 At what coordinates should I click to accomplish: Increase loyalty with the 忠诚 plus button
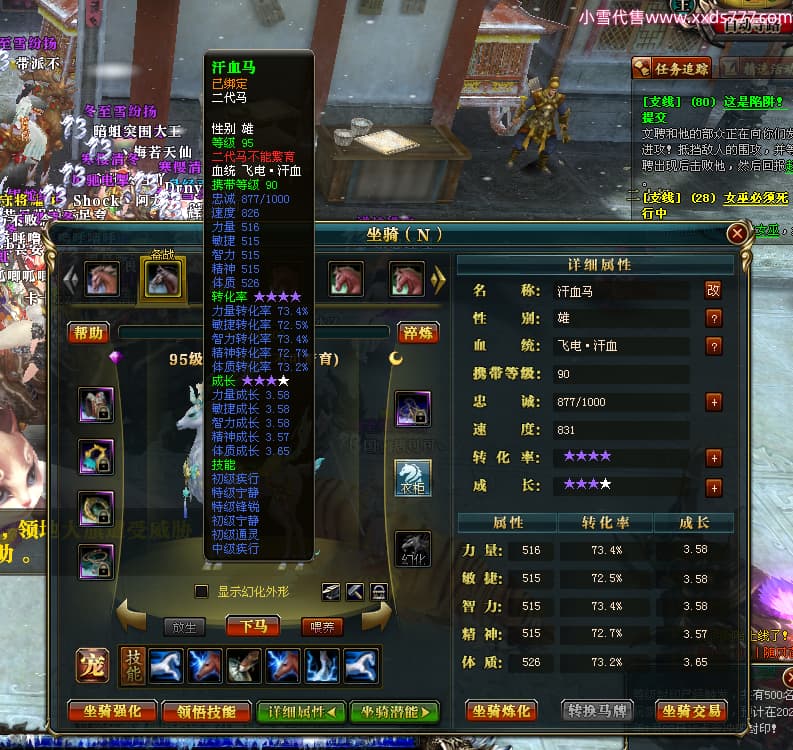click(x=714, y=402)
